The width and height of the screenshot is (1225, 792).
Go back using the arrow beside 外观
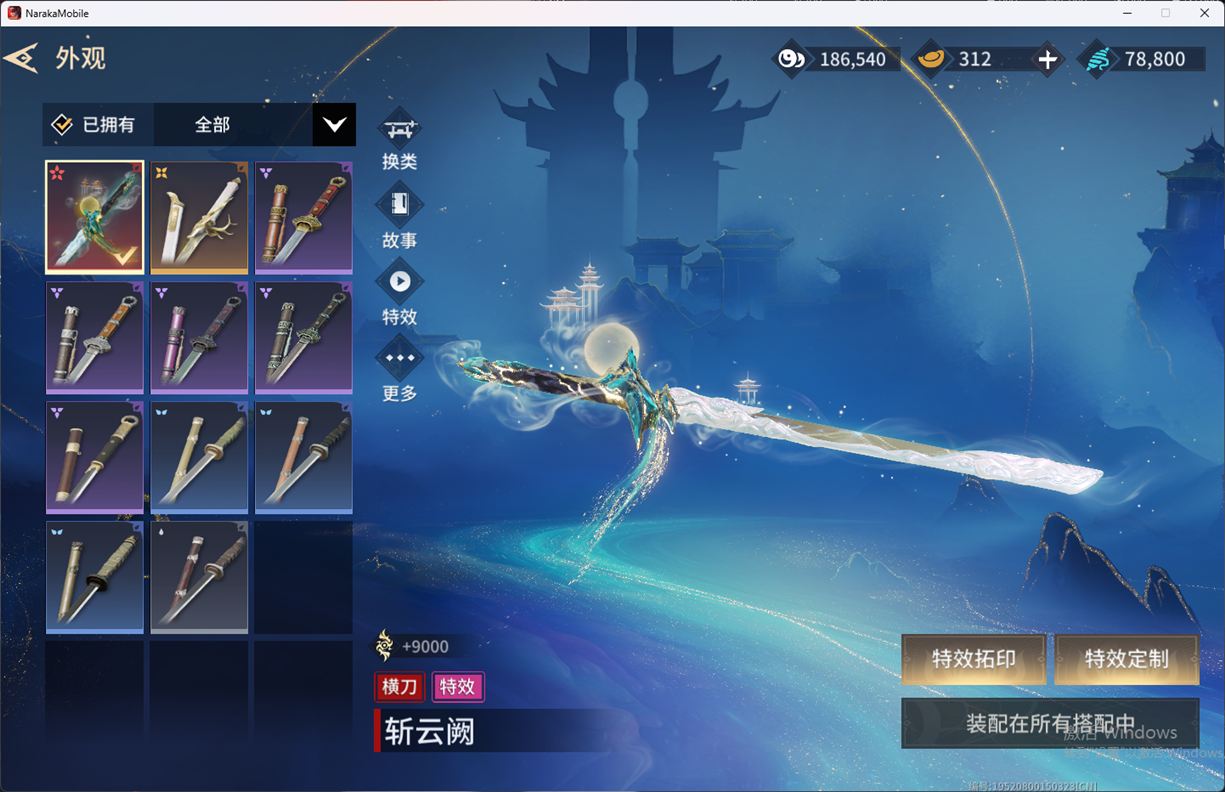(x=22, y=58)
